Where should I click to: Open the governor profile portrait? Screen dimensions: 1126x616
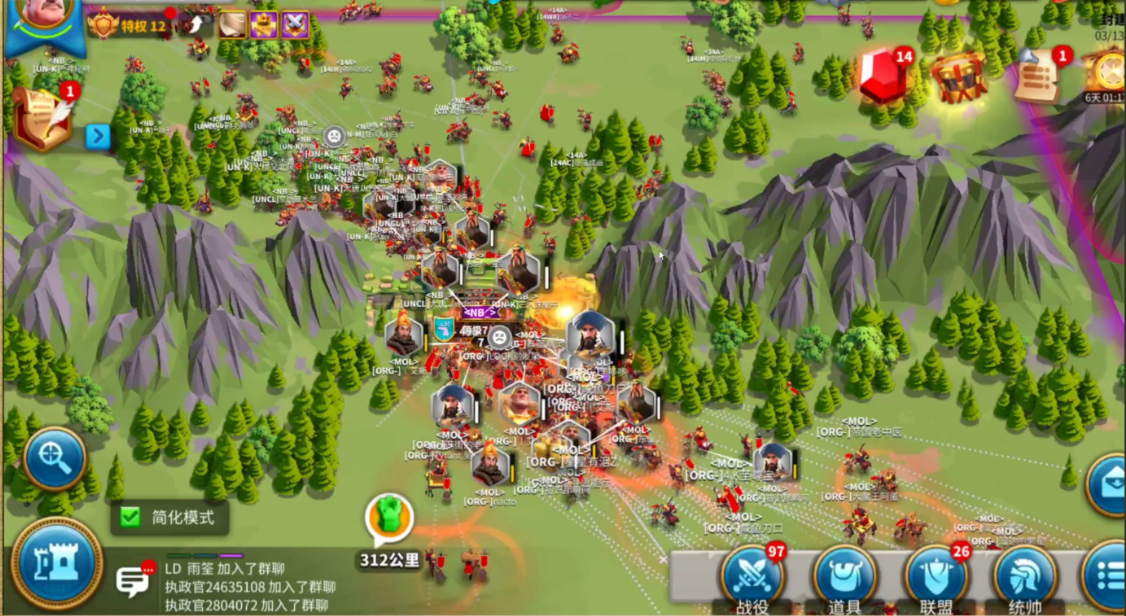[44, 18]
